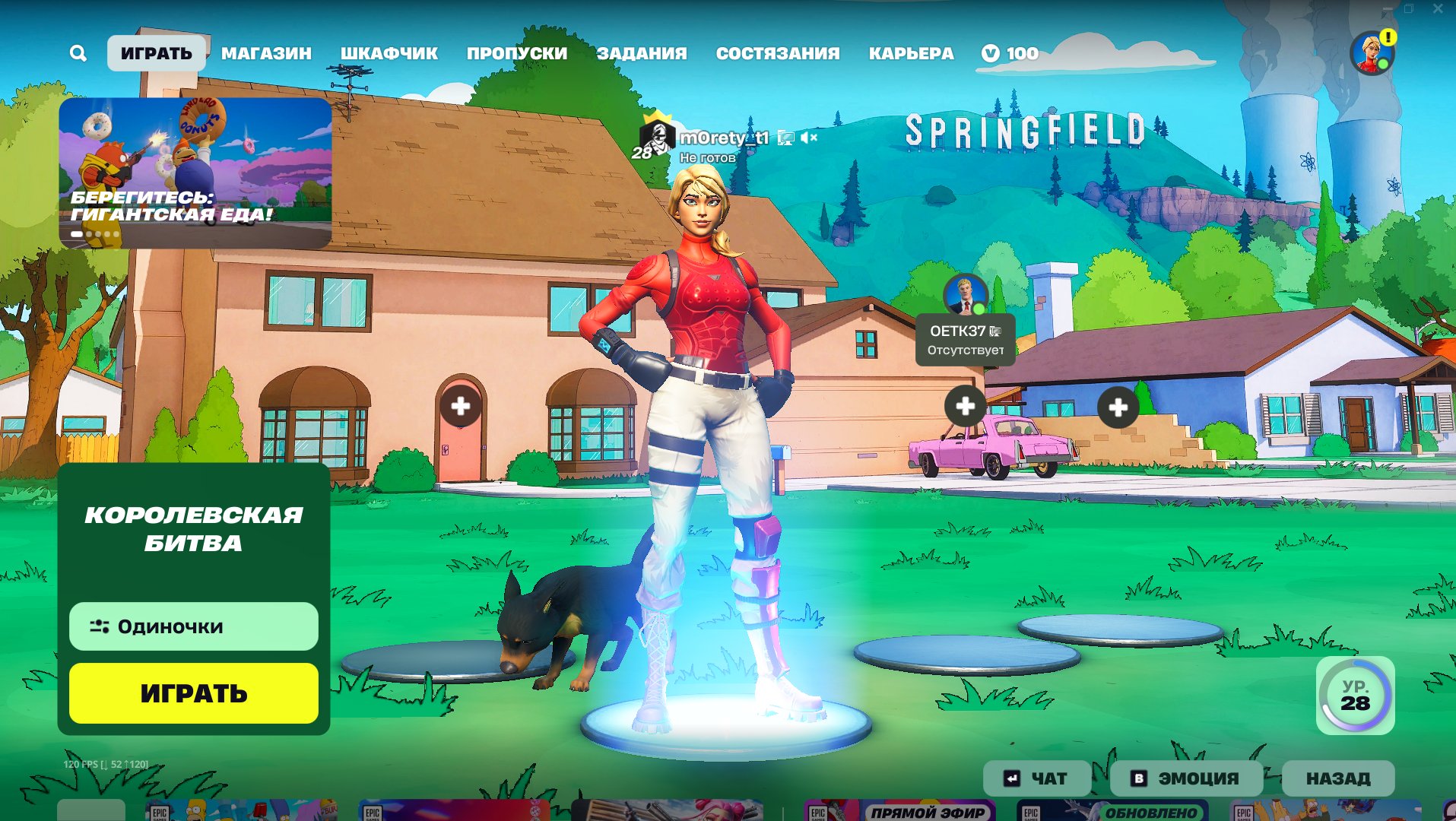Select the second carousel dot on the news card
The width and height of the screenshot is (1456, 821).
tap(90, 234)
